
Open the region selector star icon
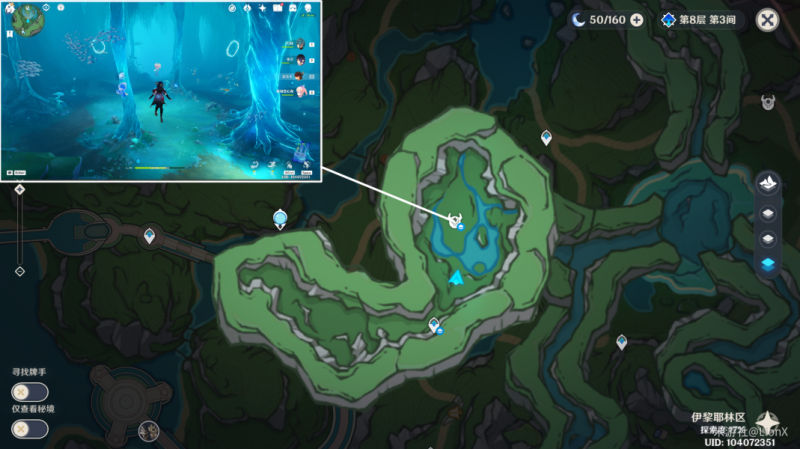[x=767, y=421]
